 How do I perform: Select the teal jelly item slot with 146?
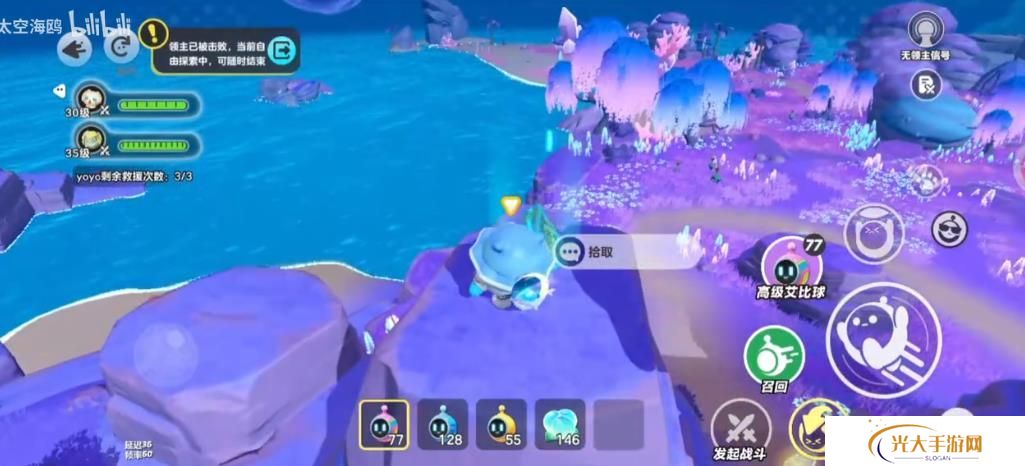559,424
